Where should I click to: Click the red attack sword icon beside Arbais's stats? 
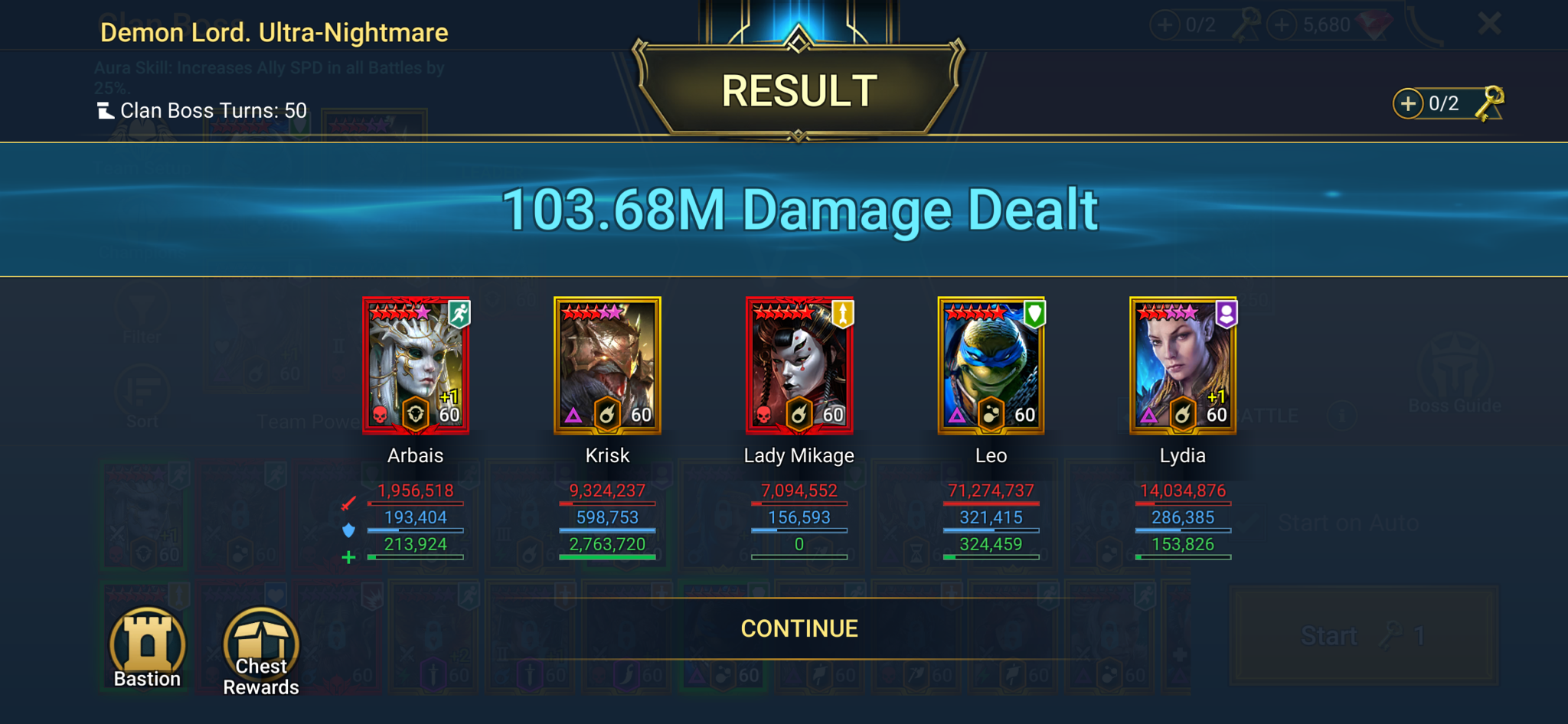(349, 502)
